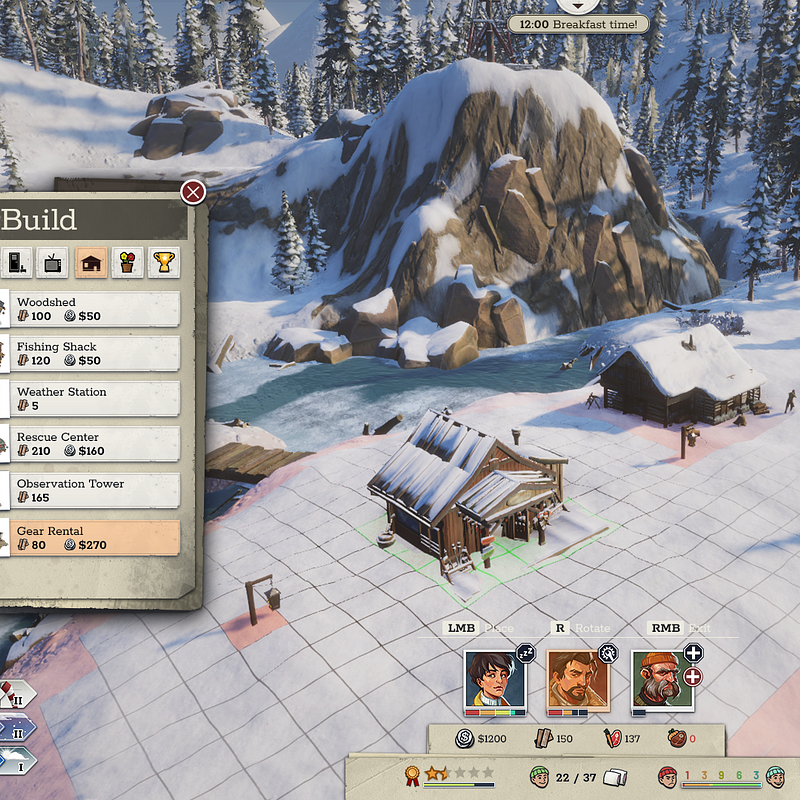Choose the Fishing Shack building

[x=97, y=354]
